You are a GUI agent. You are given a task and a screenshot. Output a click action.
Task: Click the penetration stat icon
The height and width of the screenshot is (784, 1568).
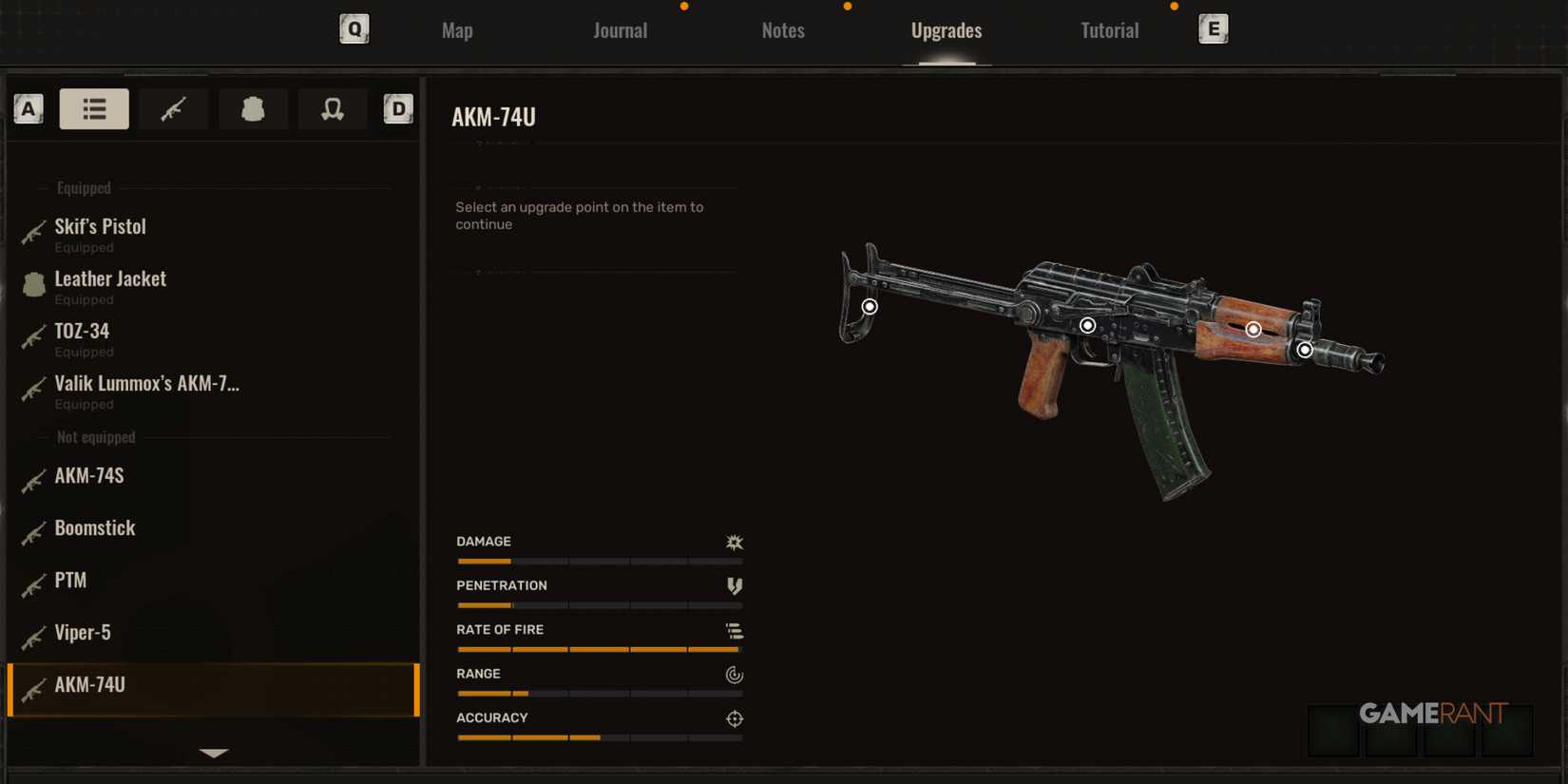(733, 585)
